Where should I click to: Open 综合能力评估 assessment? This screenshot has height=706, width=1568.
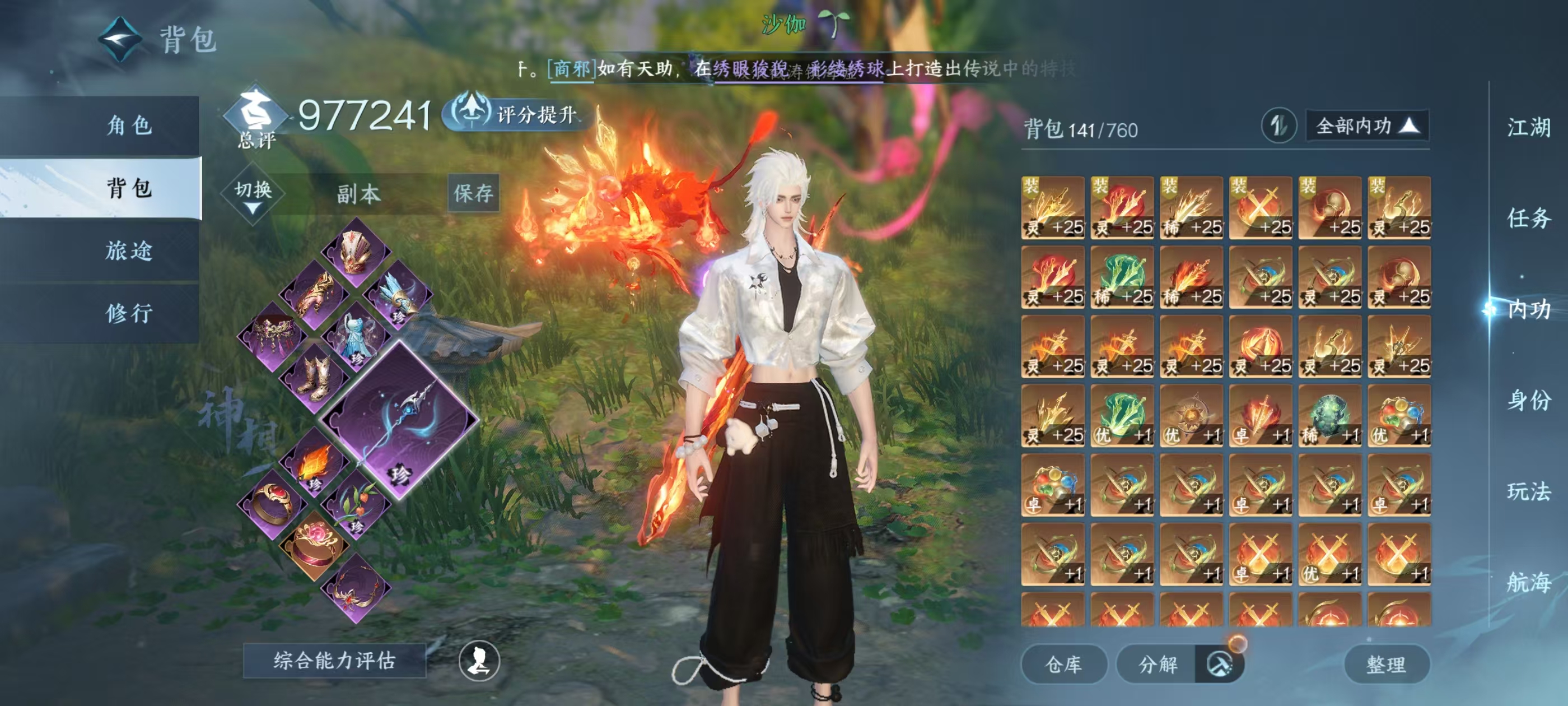pyautogui.click(x=334, y=660)
